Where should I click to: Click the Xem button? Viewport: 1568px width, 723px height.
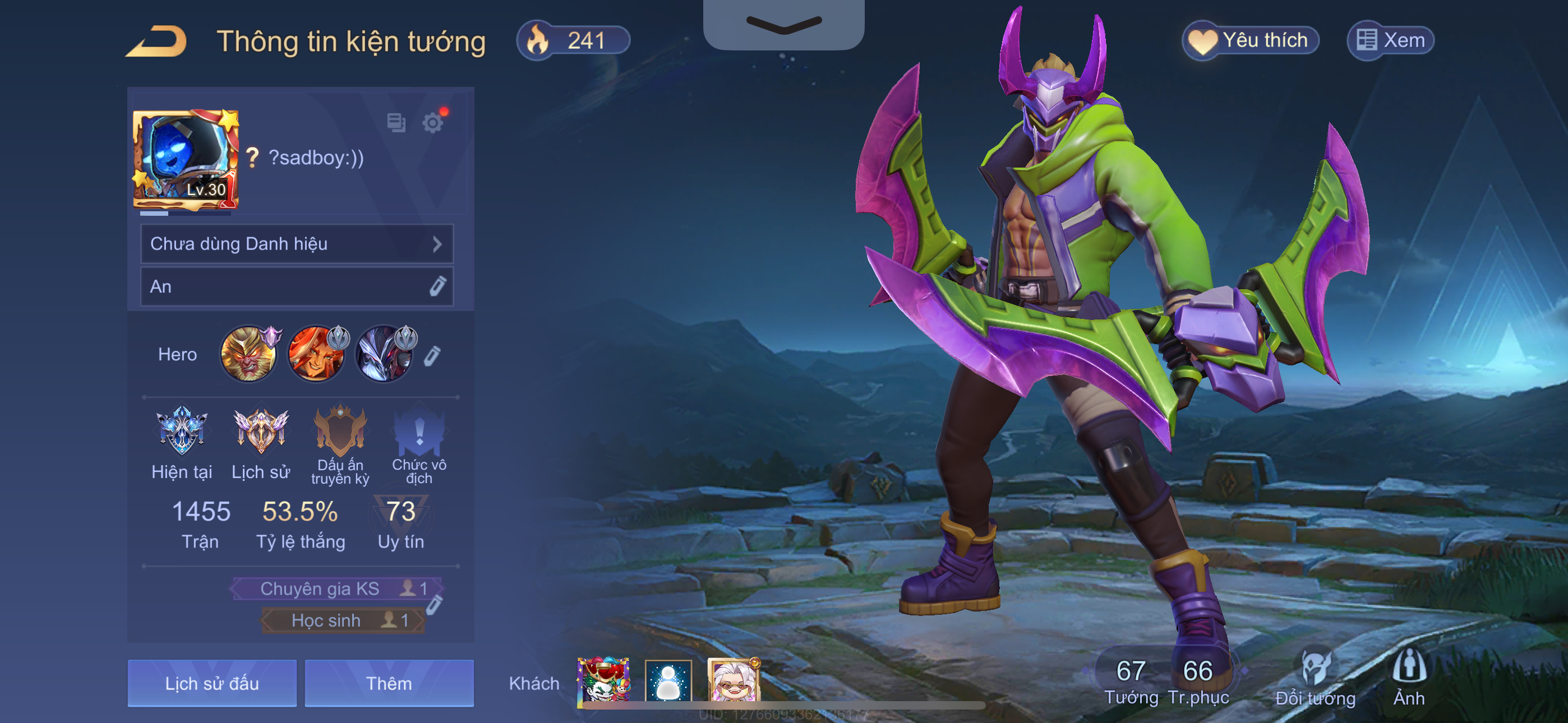pos(1390,41)
